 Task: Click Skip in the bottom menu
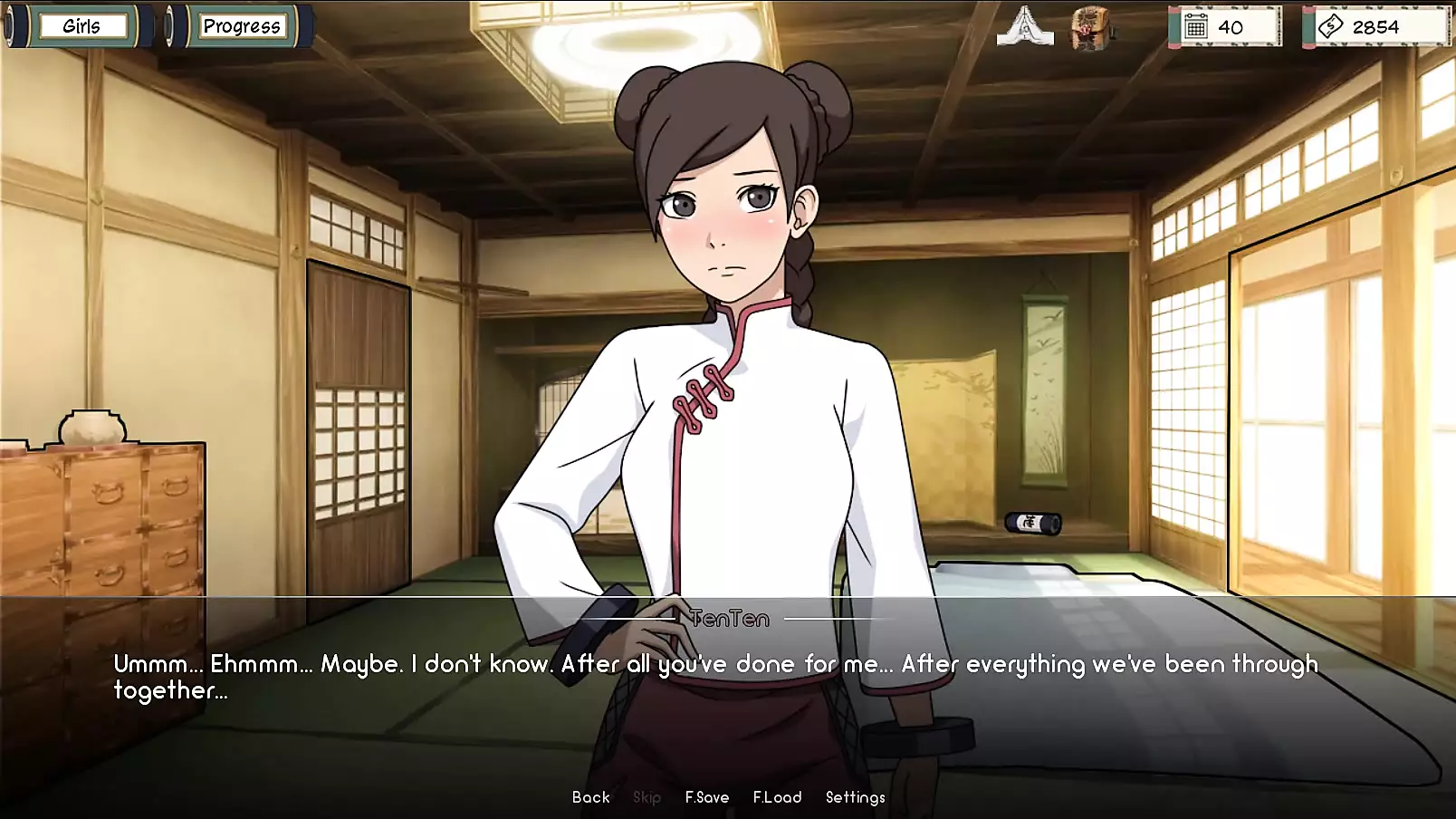click(647, 797)
